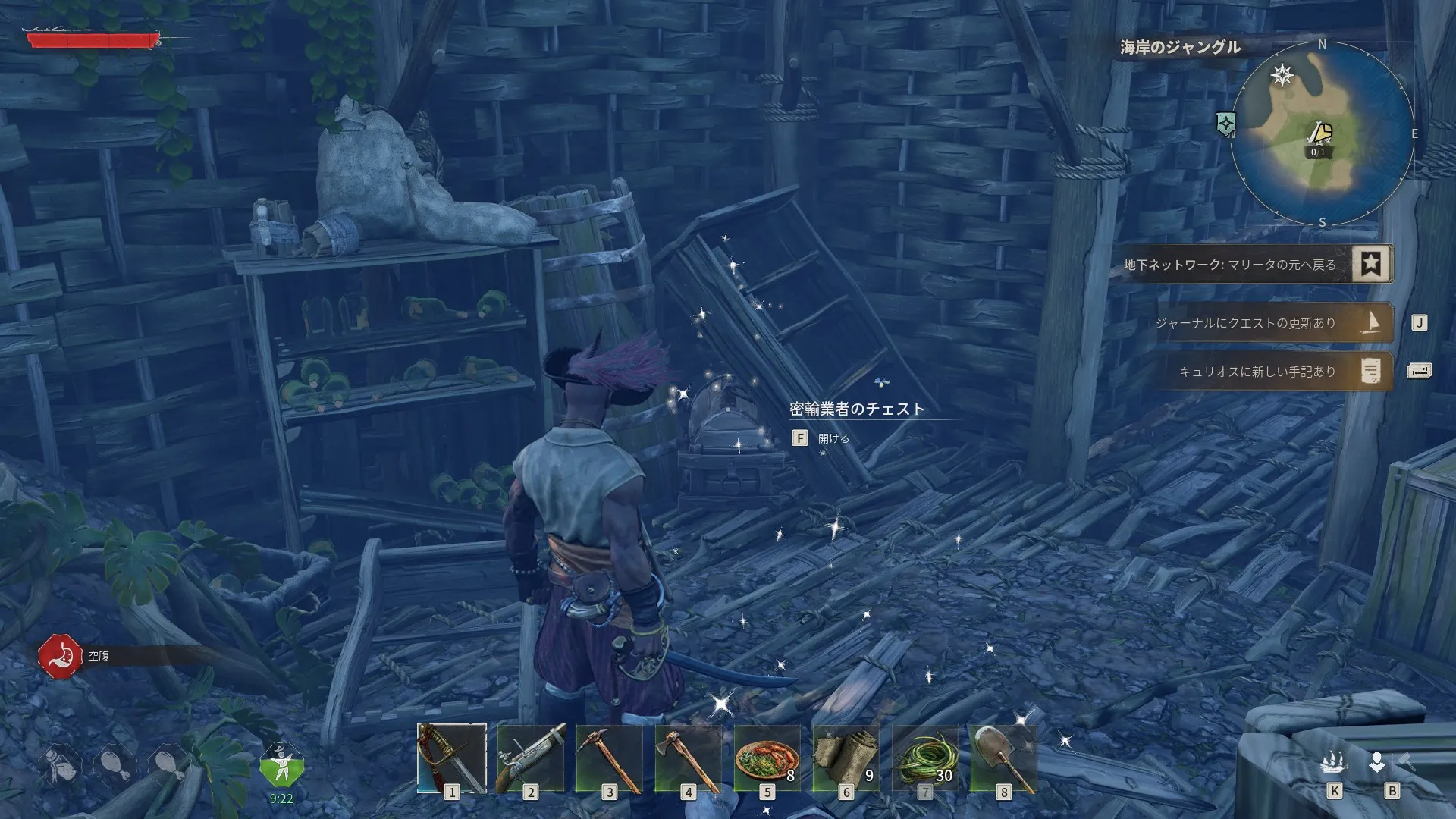Select the burlap cloth stack of 9
This screenshot has width=1456, height=819.
tap(846, 758)
